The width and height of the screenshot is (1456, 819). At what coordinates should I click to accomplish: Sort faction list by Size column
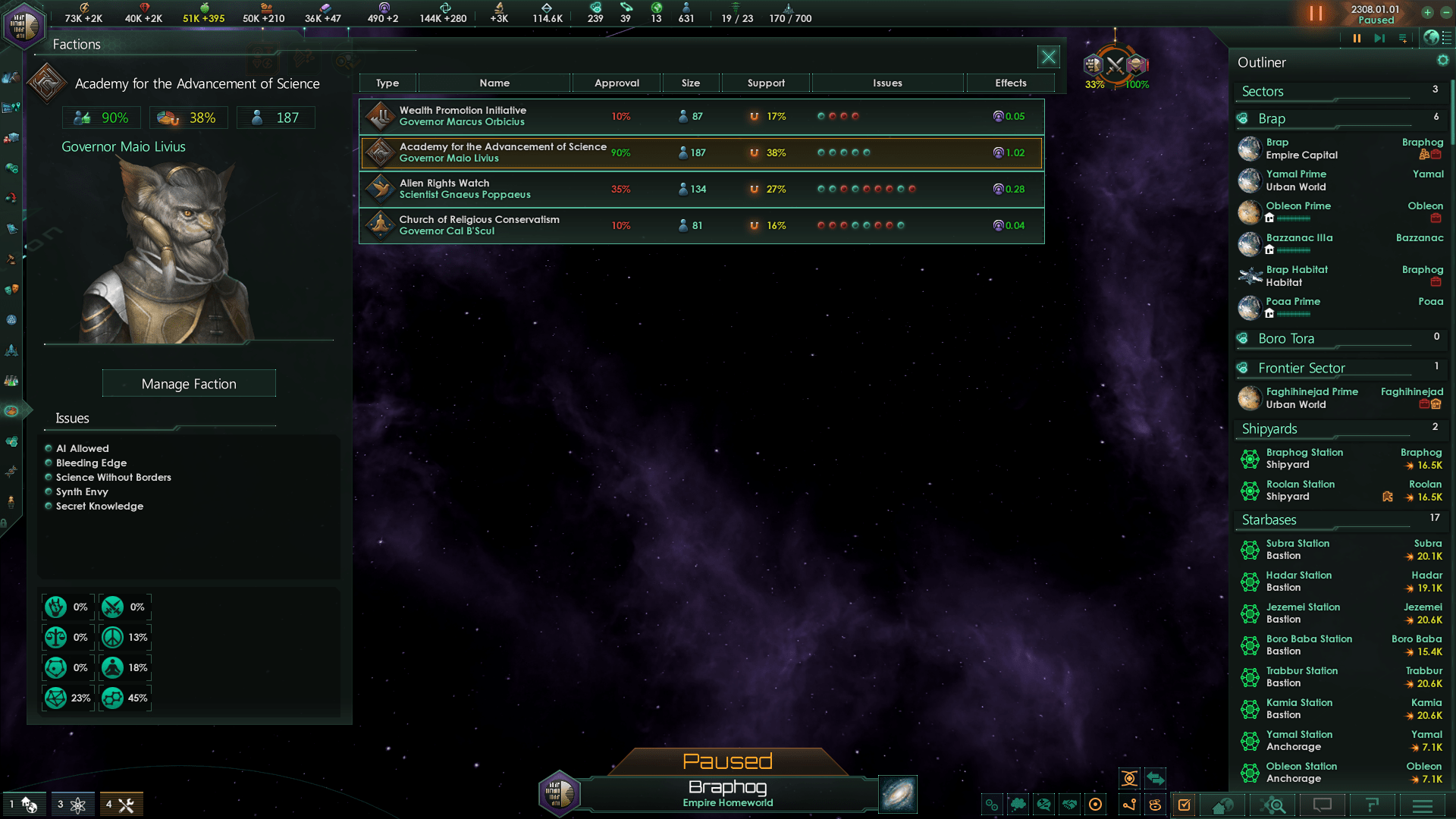pos(690,83)
